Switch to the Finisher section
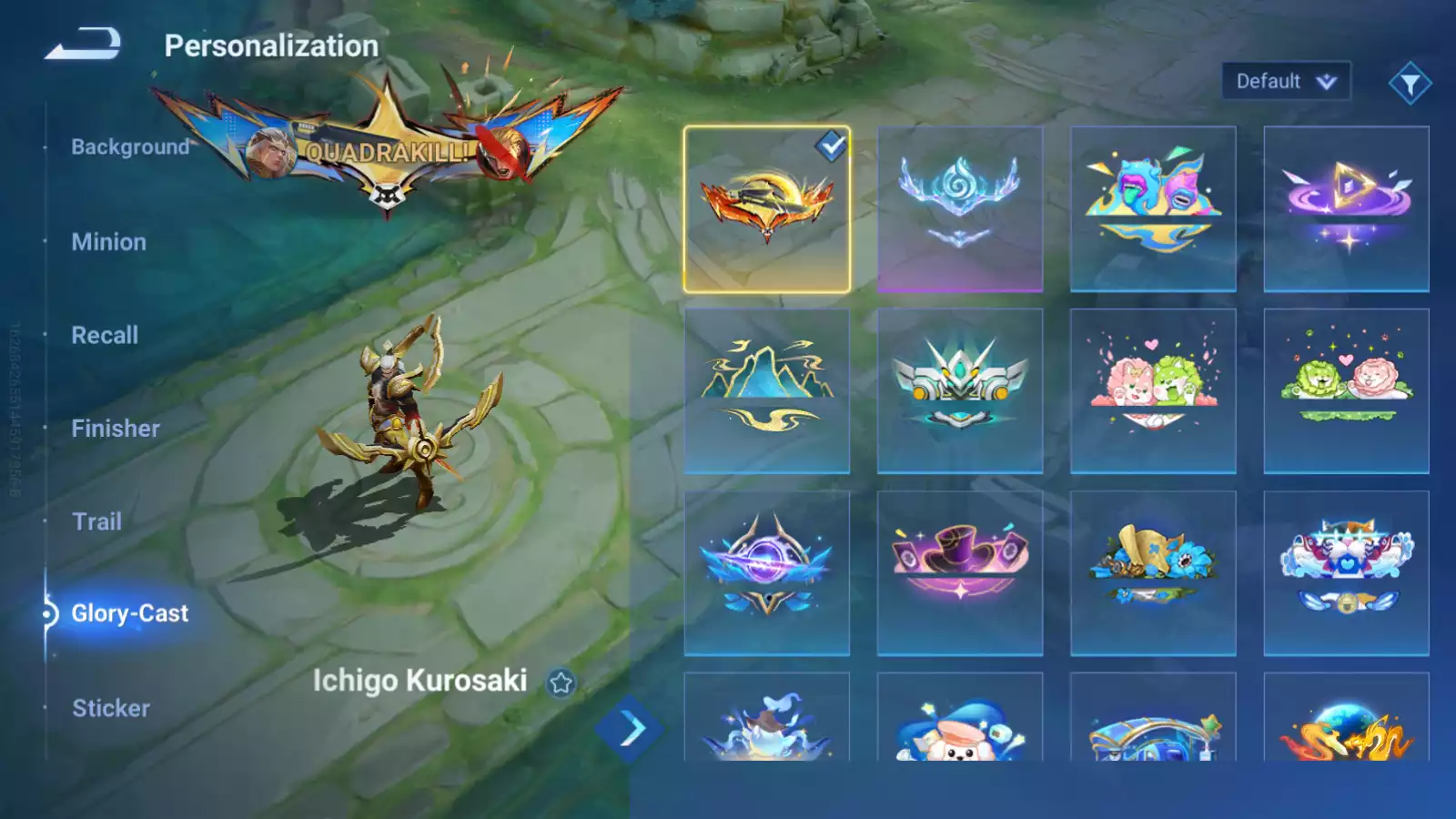1456x819 pixels. 115,428
